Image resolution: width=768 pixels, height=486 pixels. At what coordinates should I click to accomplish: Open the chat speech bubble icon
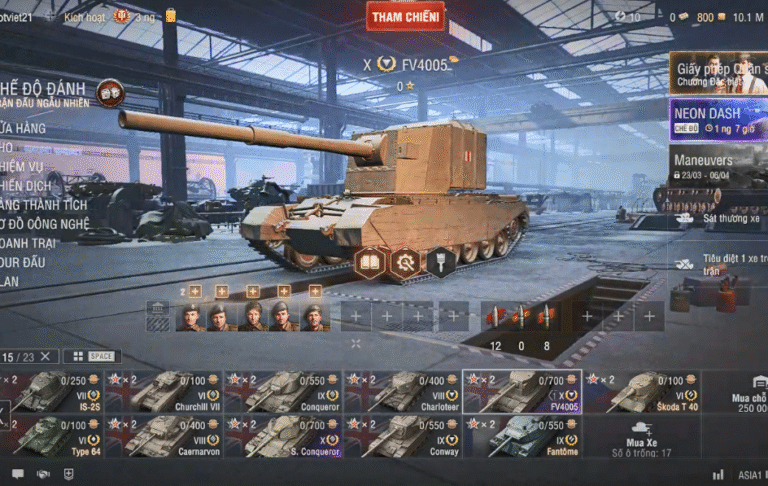click(x=17, y=474)
